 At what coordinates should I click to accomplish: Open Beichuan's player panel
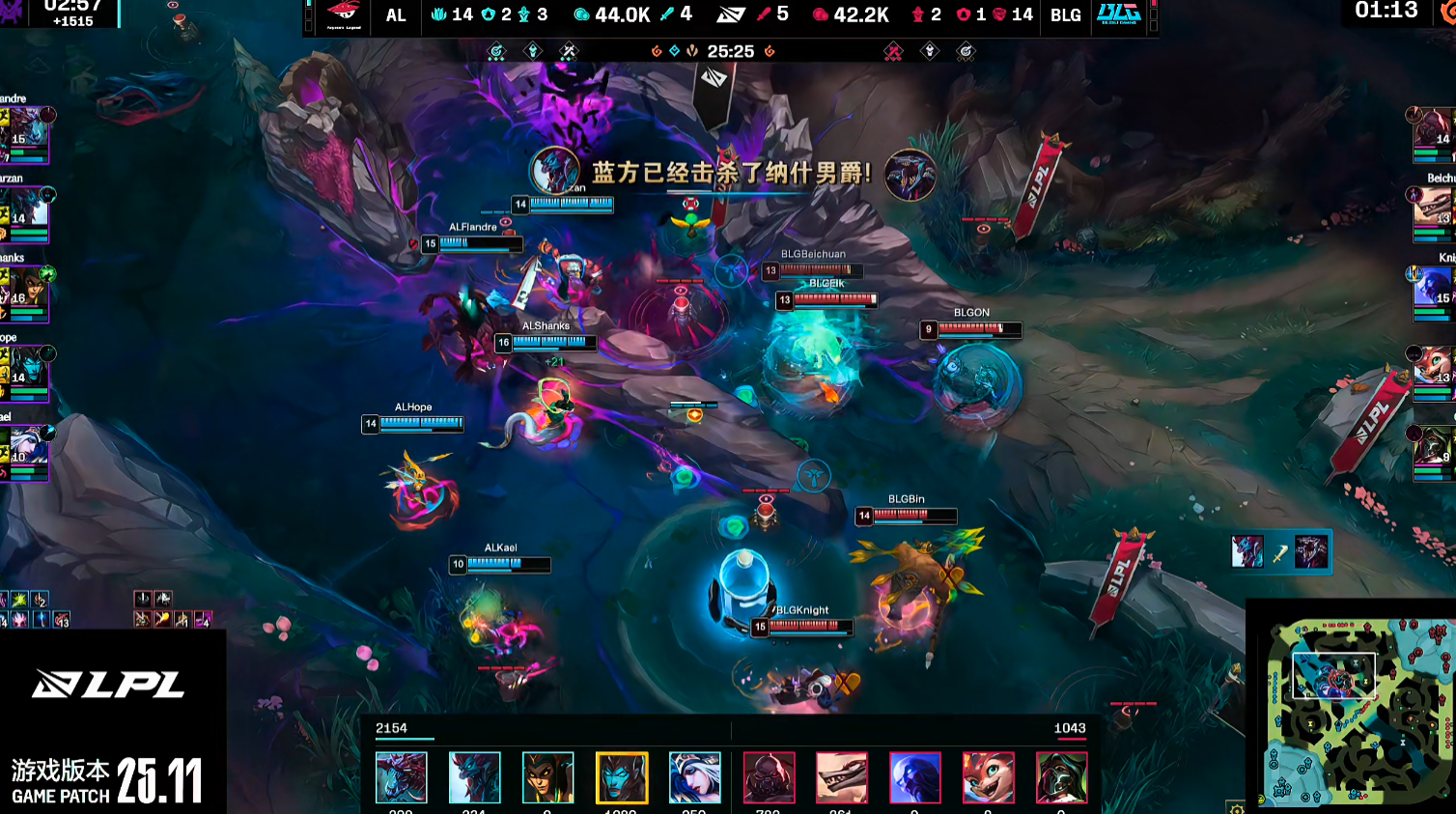(x=1433, y=214)
